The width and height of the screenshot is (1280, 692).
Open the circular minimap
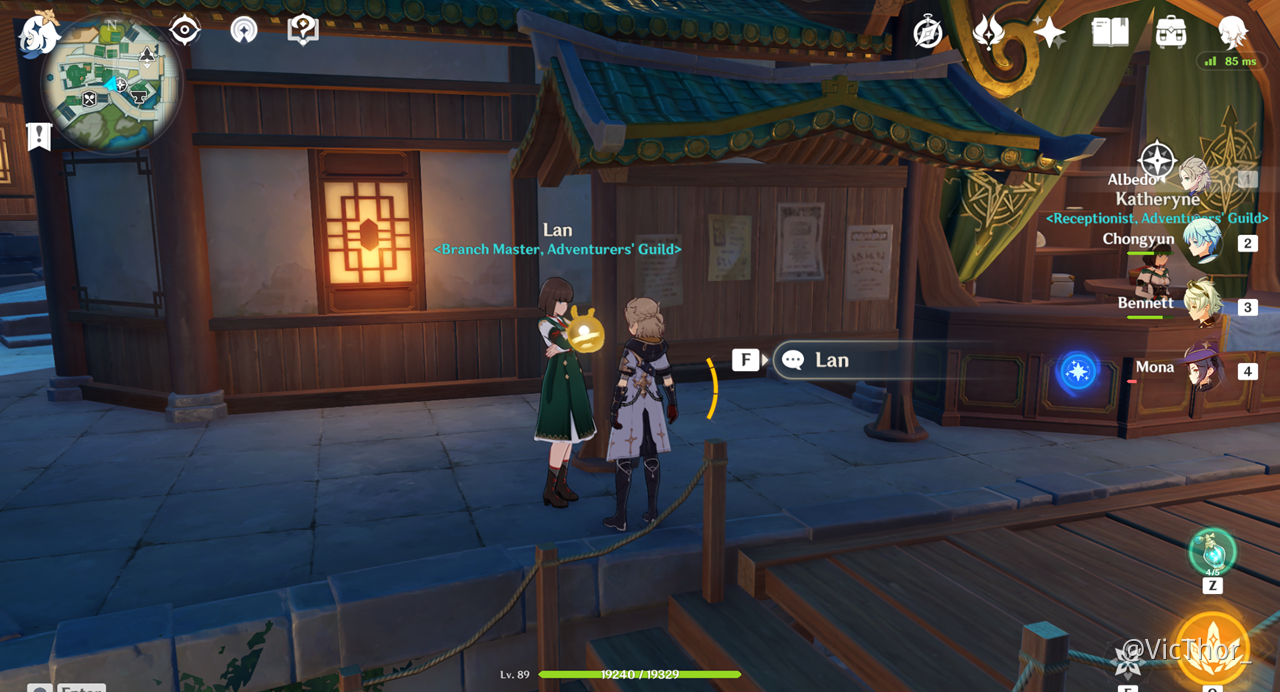[111, 86]
